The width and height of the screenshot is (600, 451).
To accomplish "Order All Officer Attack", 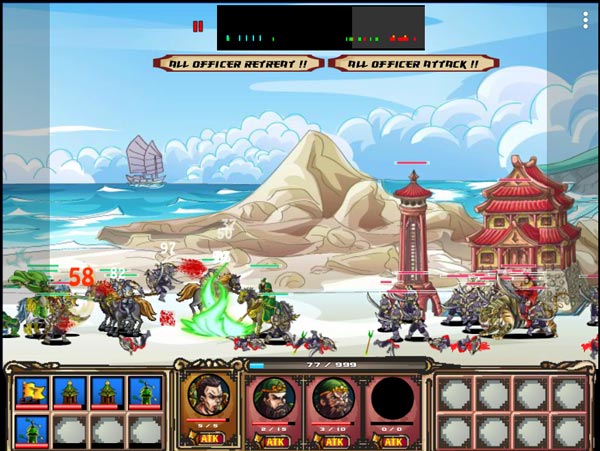I will click(413, 63).
